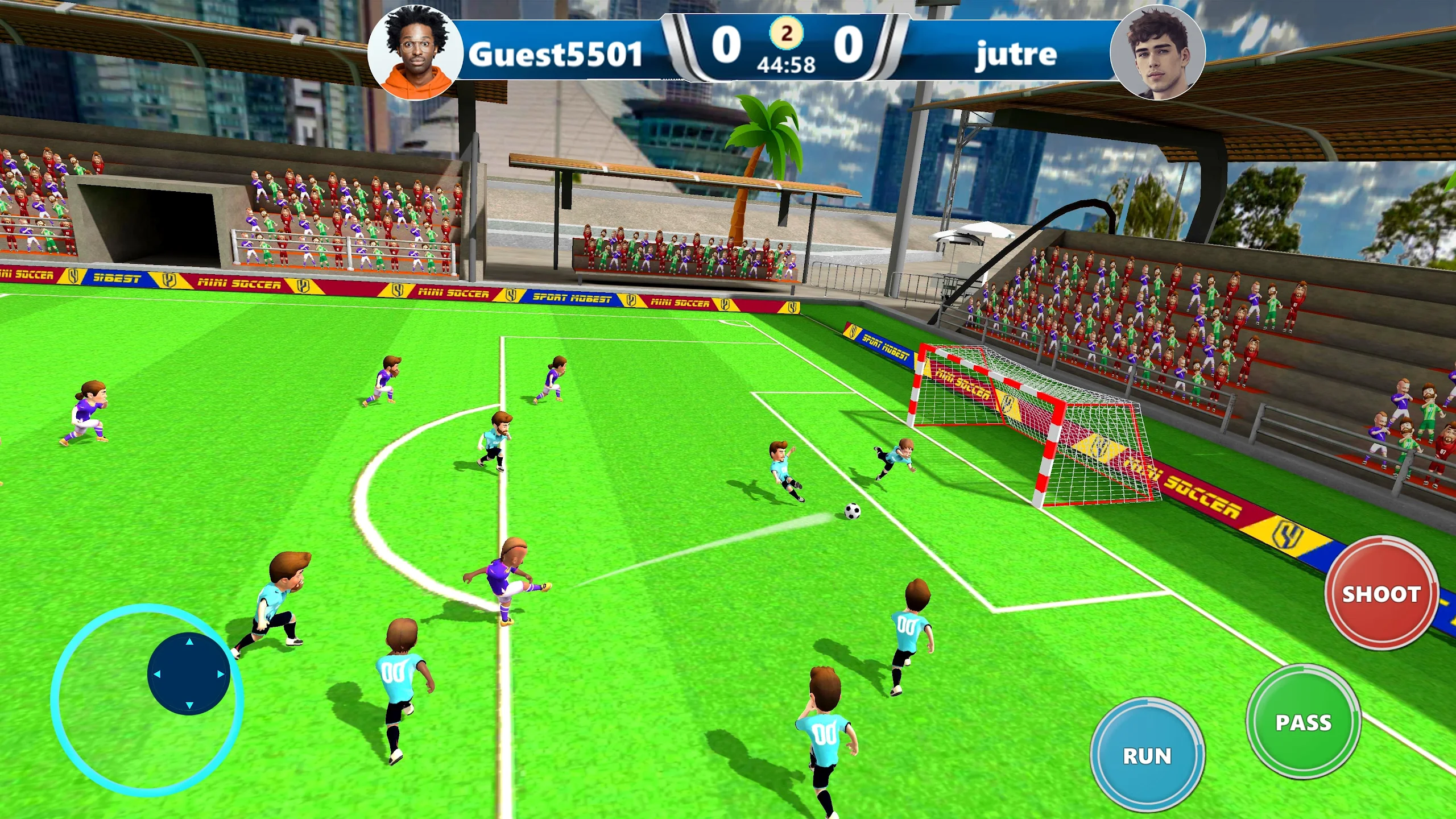Activate the blue RUN button
Image resolution: width=1456 pixels, height=819 pixels.
(1147, 755)
